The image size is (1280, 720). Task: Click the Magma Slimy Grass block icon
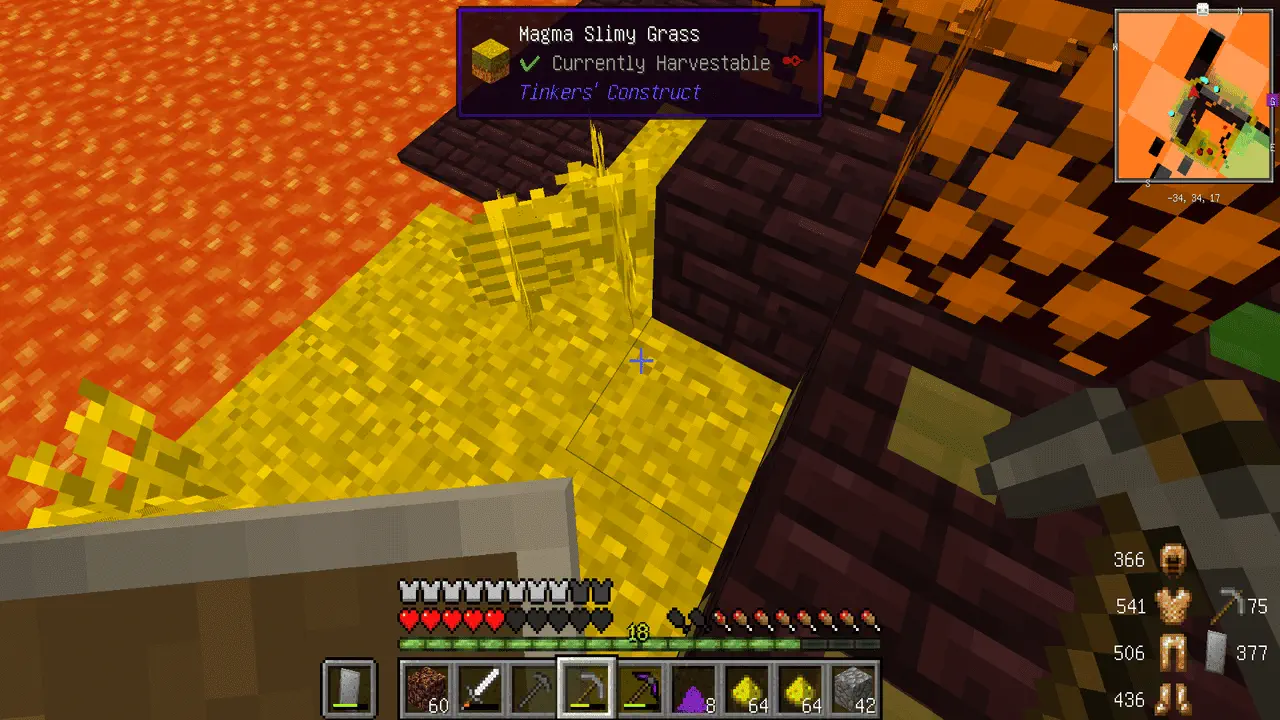[491, 62]
